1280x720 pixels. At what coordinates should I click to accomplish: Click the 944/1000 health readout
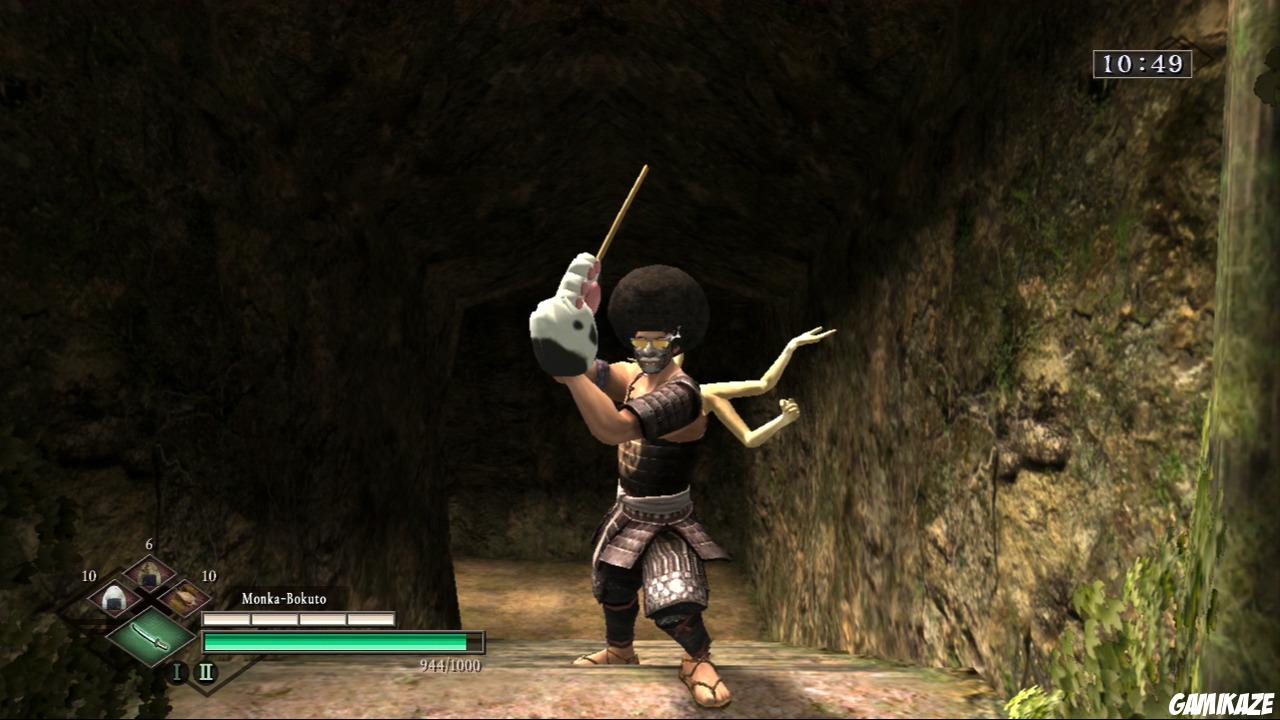coord(450,664)
